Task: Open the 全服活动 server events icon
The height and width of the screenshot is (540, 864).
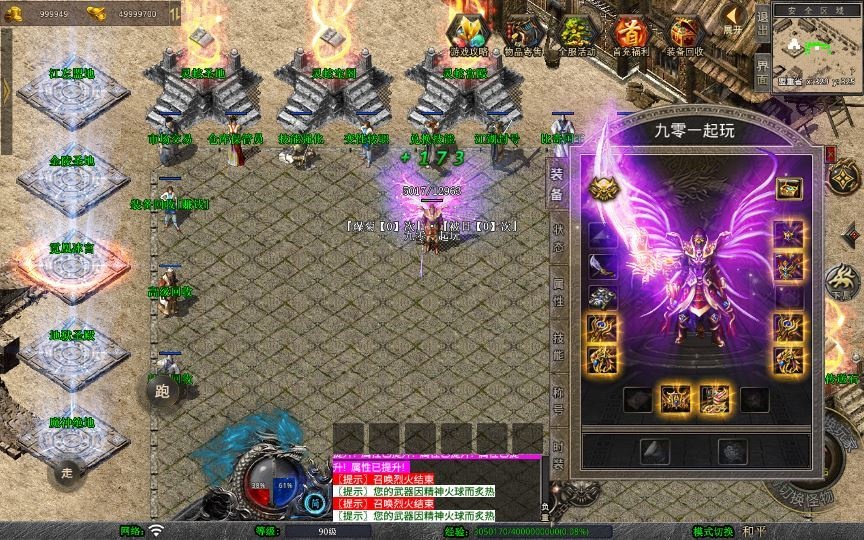Action: [575, 33]
